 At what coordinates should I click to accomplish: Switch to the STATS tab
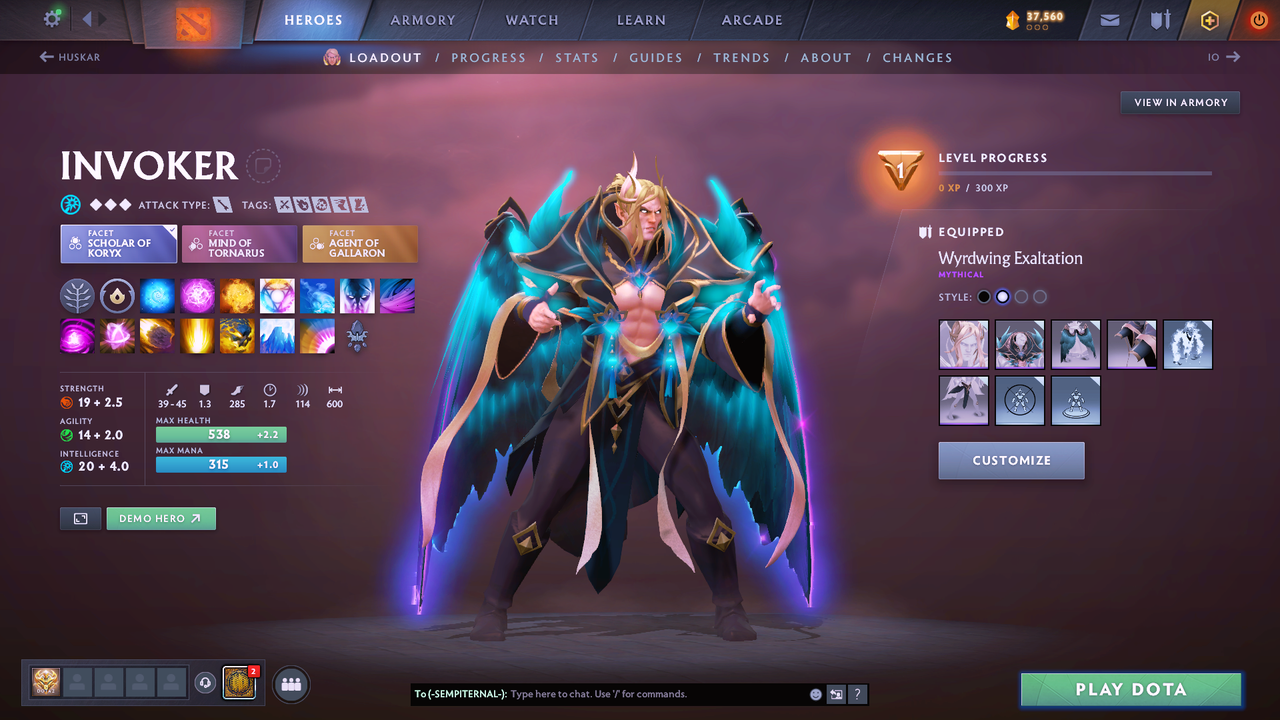pos(577,57)
